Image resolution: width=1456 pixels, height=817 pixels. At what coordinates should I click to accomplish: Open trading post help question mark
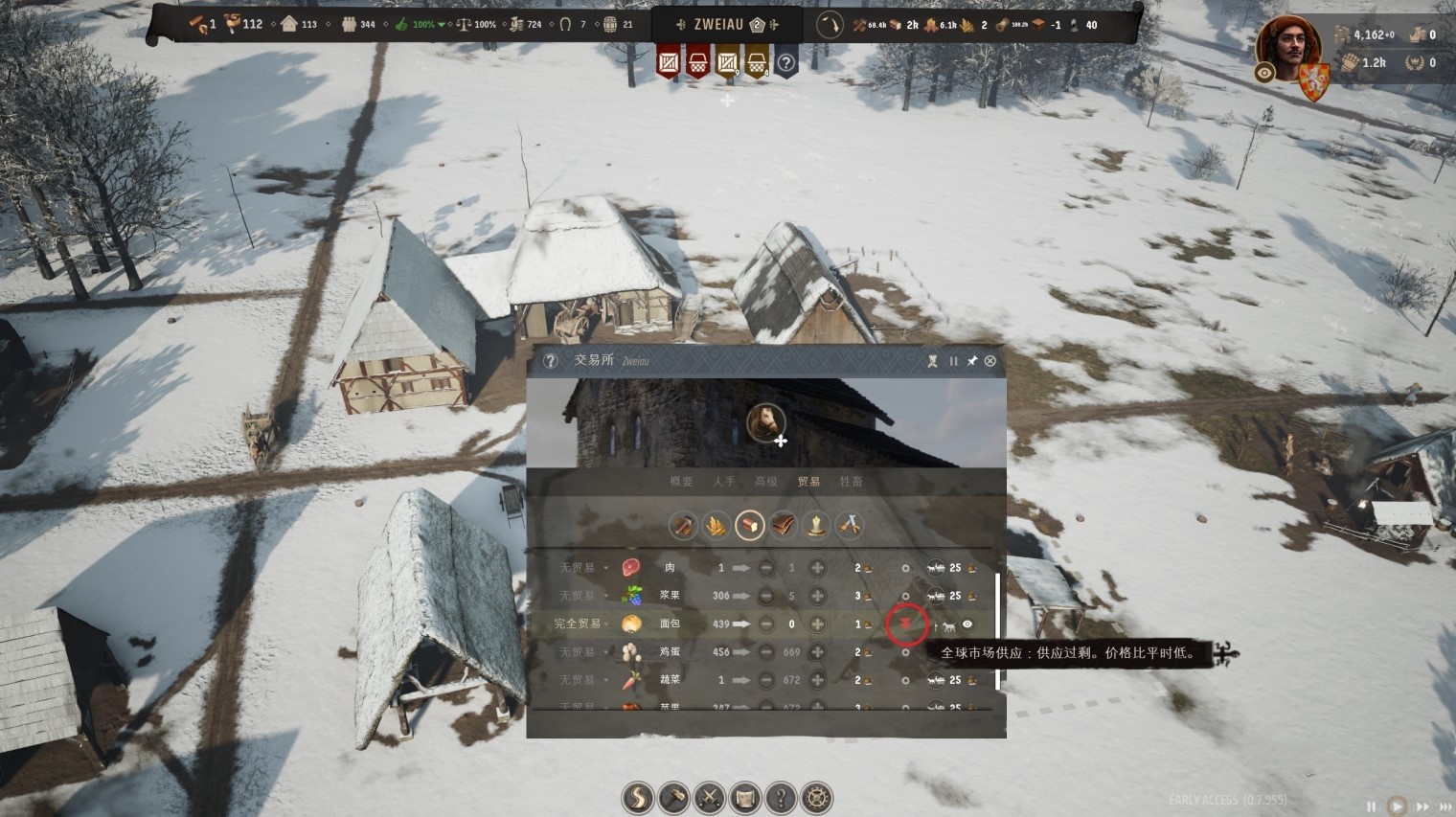[x=550, y=361]
